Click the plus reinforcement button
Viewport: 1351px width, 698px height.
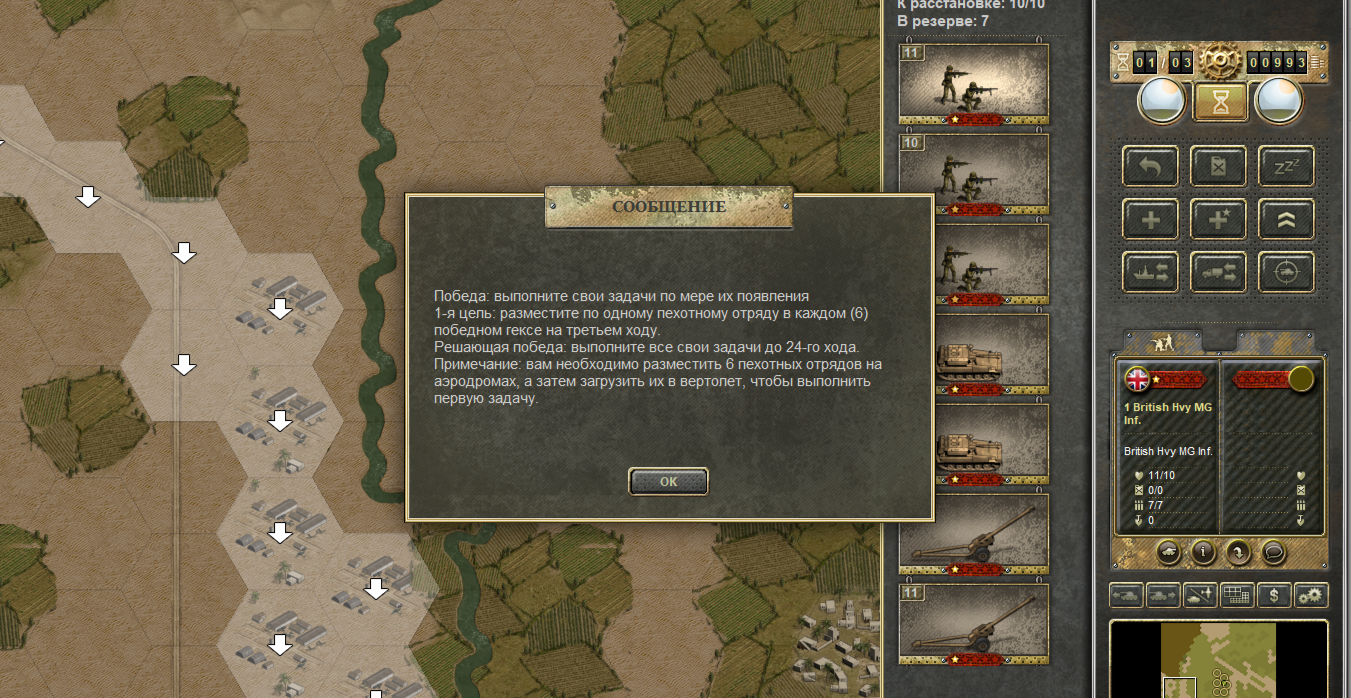click(x=1150, y=219)
